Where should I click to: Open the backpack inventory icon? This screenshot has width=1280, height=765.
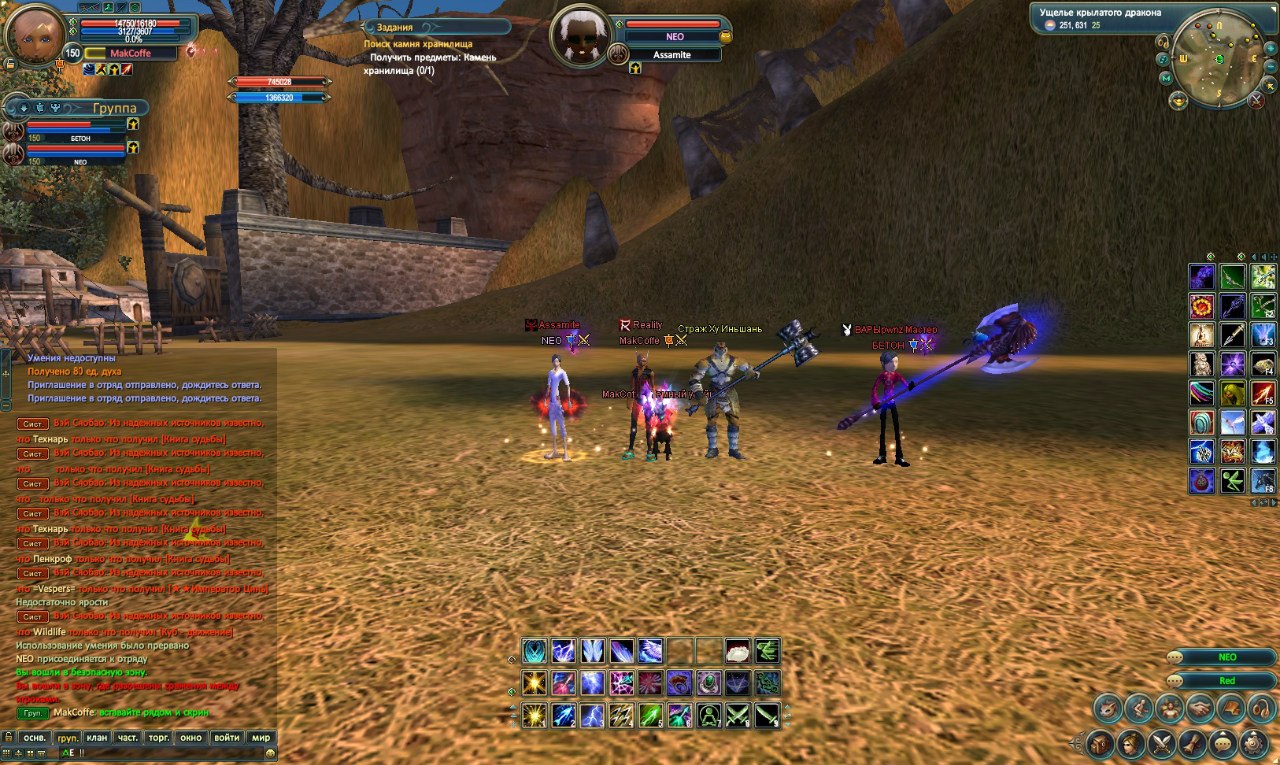pyautogui.click(x=1101, y=744)
